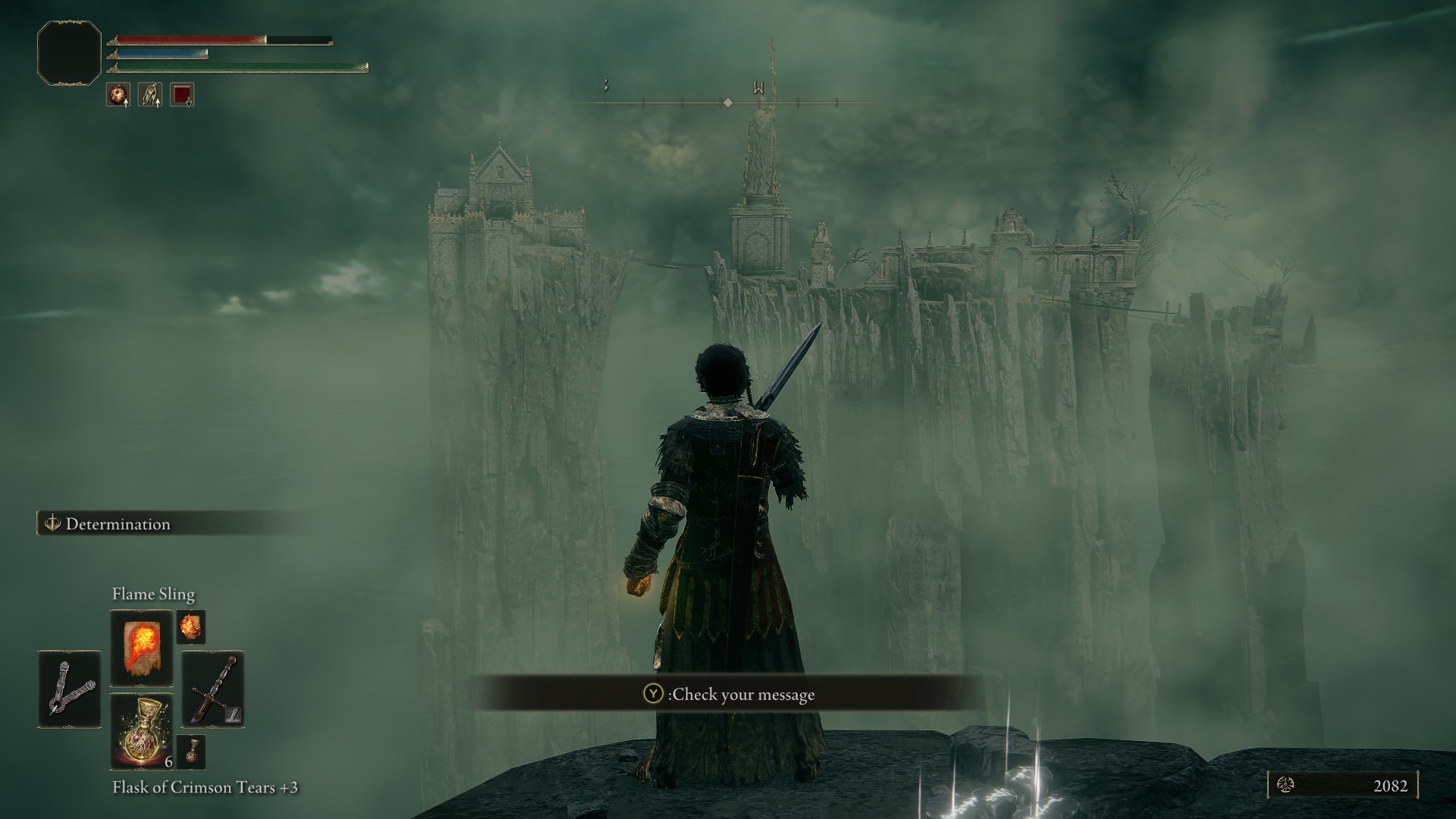Click the compass bar at the top
Viewport: 1456px width, 819px height.
pyautogui.click(x=726, y=102)
